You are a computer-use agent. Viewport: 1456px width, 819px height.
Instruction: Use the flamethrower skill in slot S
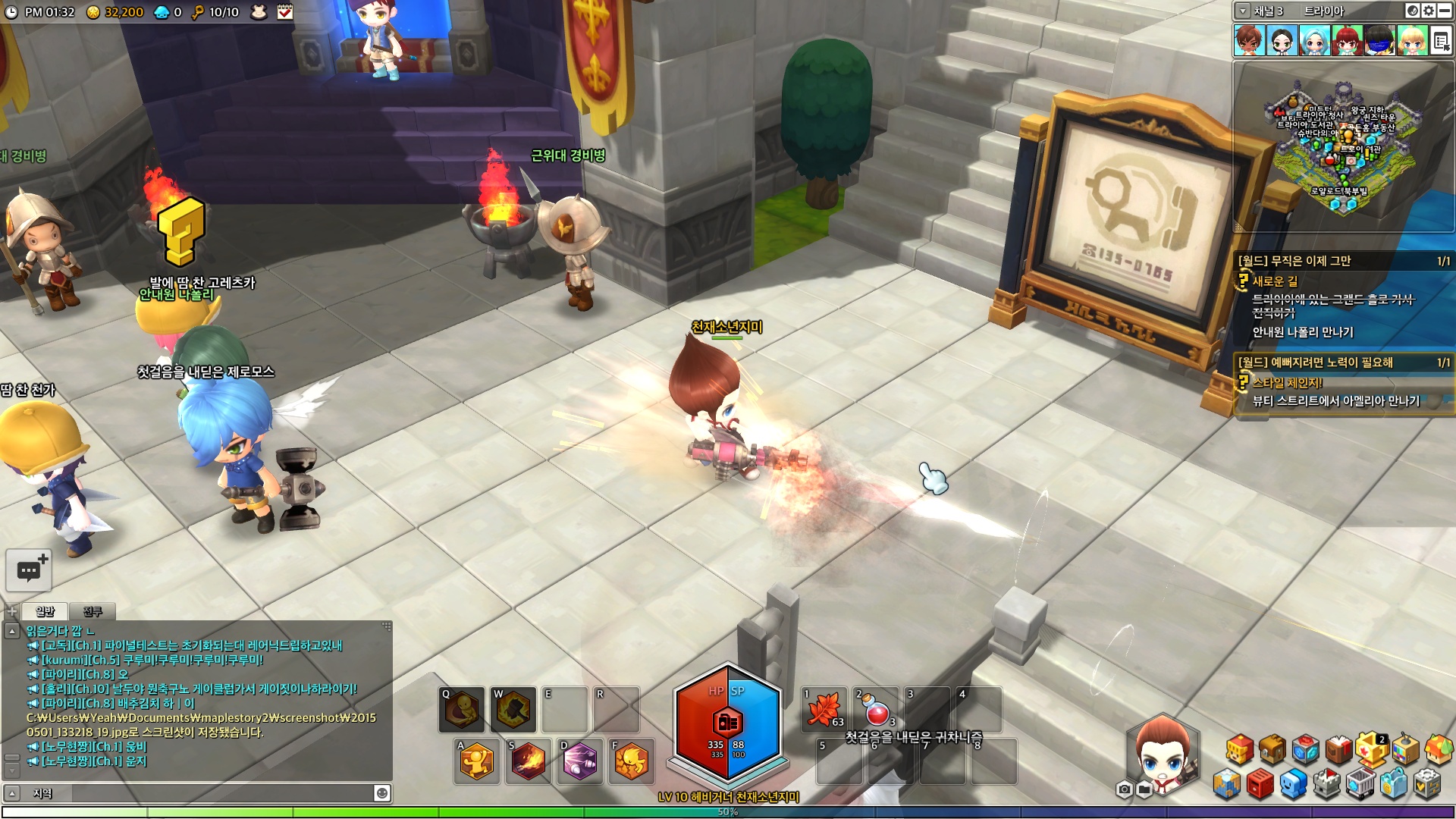pos(528,761)
